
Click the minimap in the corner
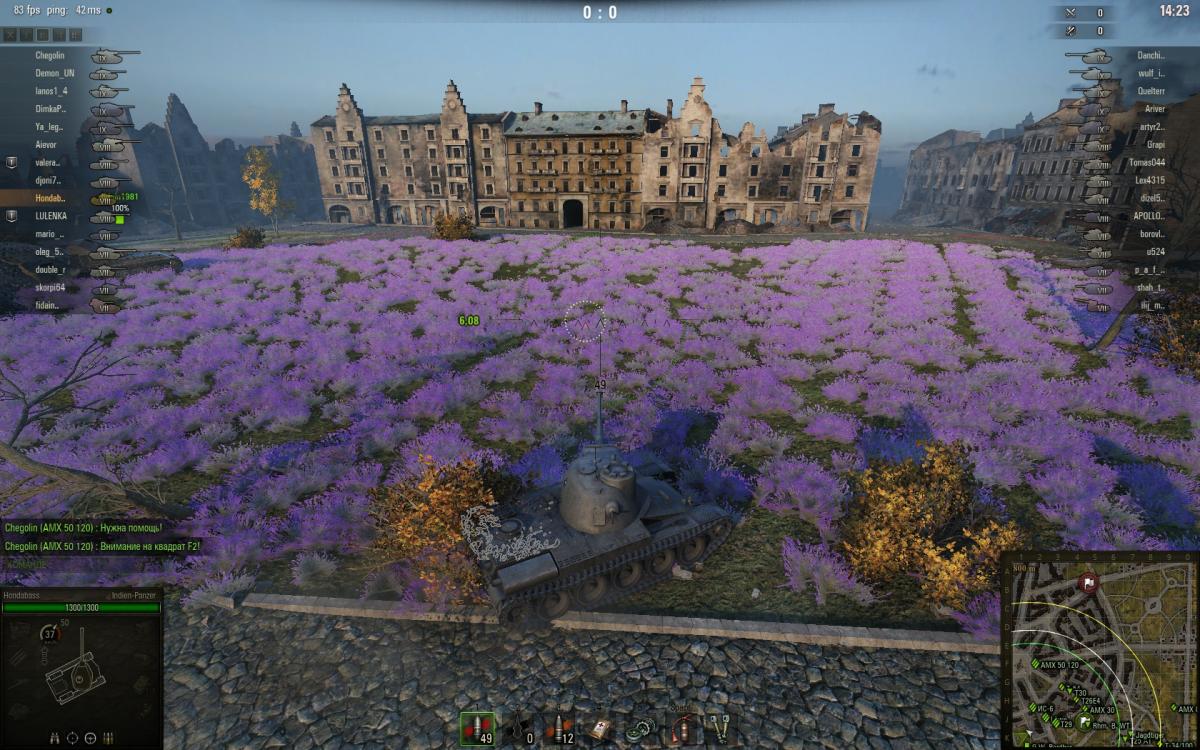coord(1099,650)
